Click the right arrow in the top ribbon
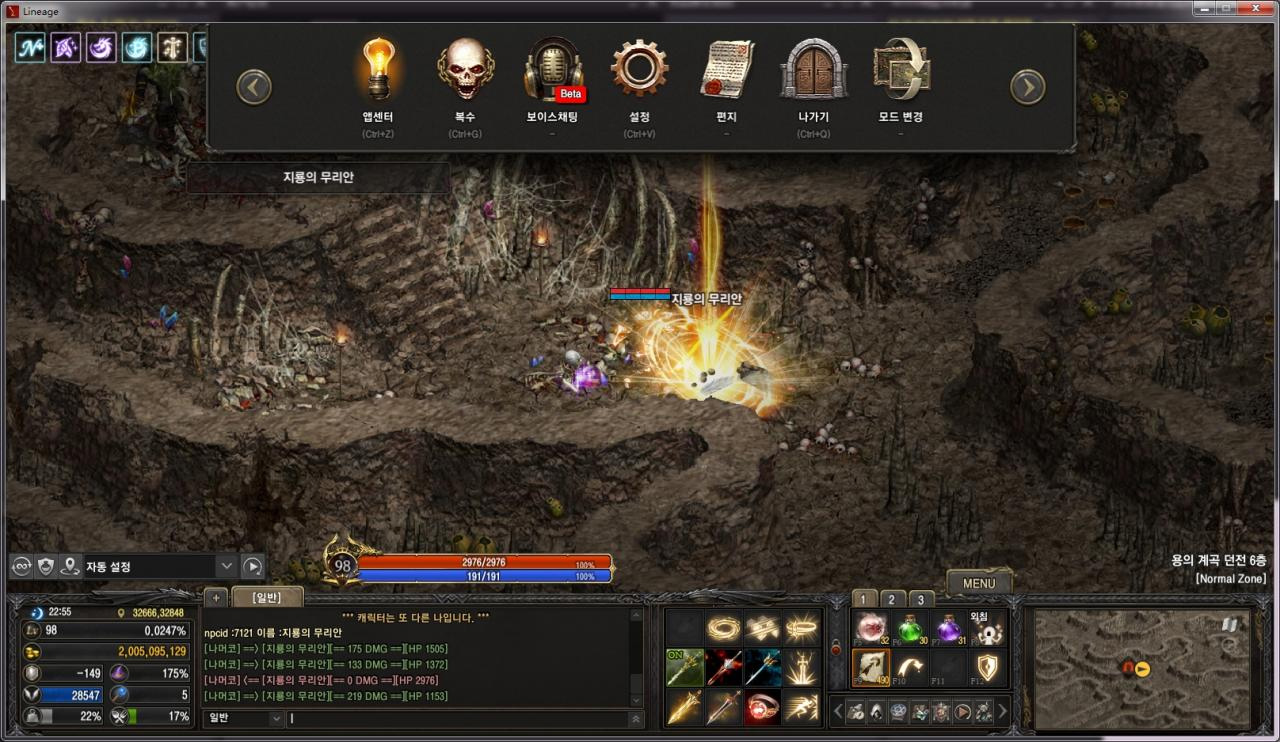This screenshot has height=742, width=1280. 1028,87
